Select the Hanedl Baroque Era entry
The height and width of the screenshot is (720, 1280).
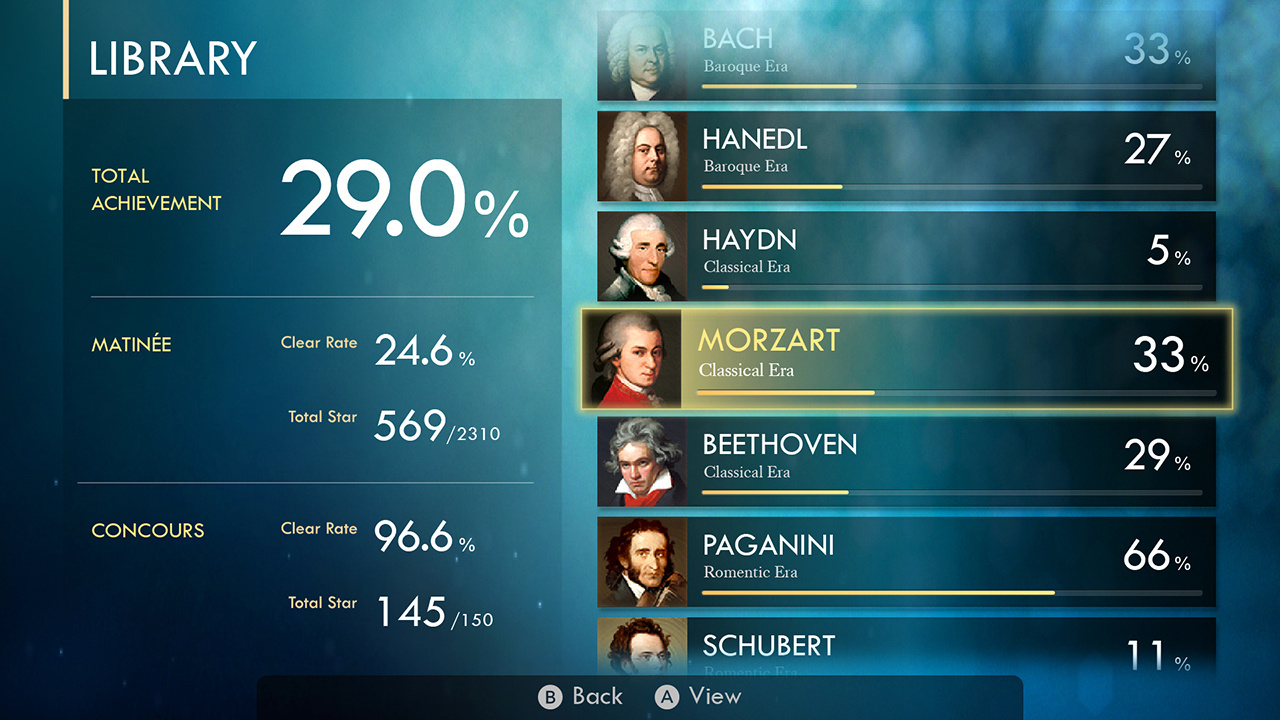(900, 155)
